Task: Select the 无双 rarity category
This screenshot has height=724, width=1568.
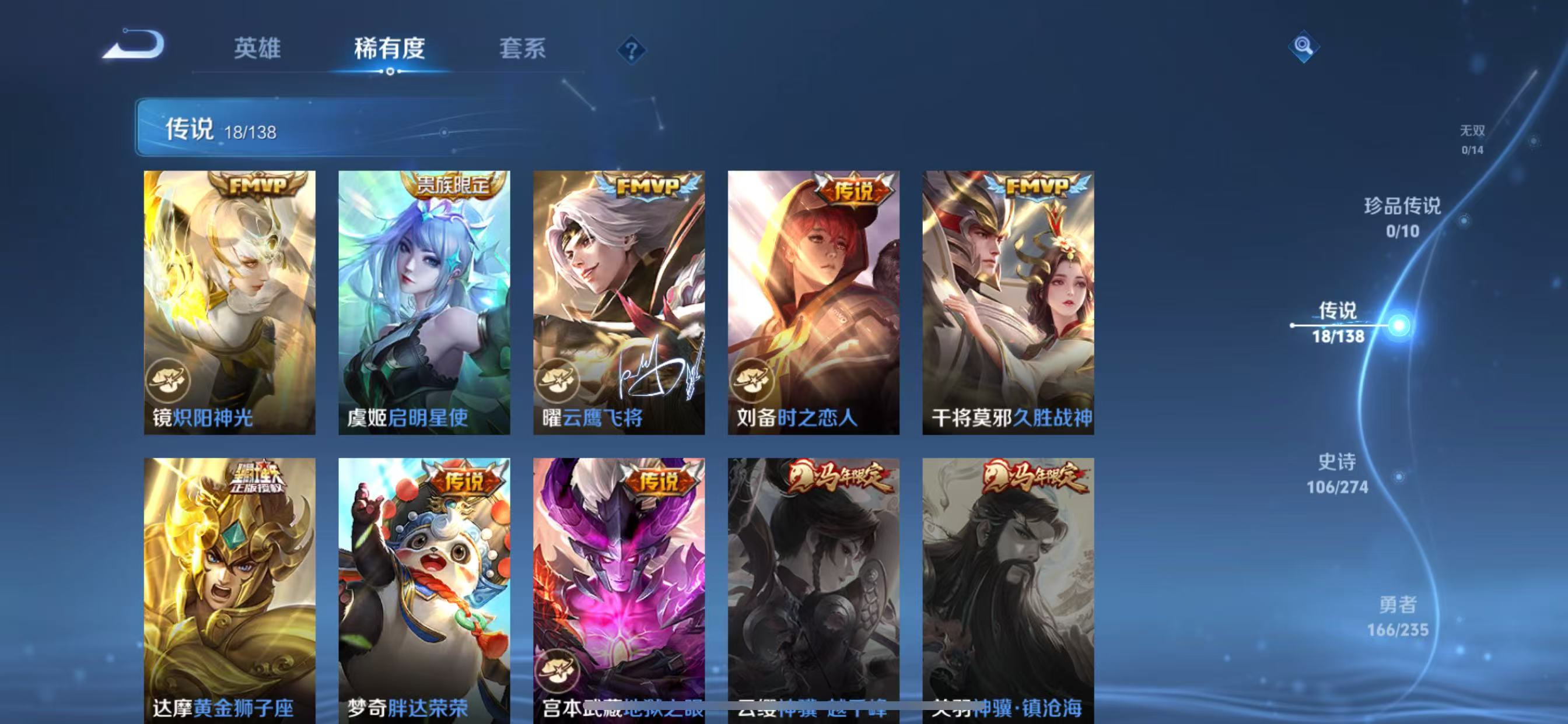Action: [x=1473, y=139]
